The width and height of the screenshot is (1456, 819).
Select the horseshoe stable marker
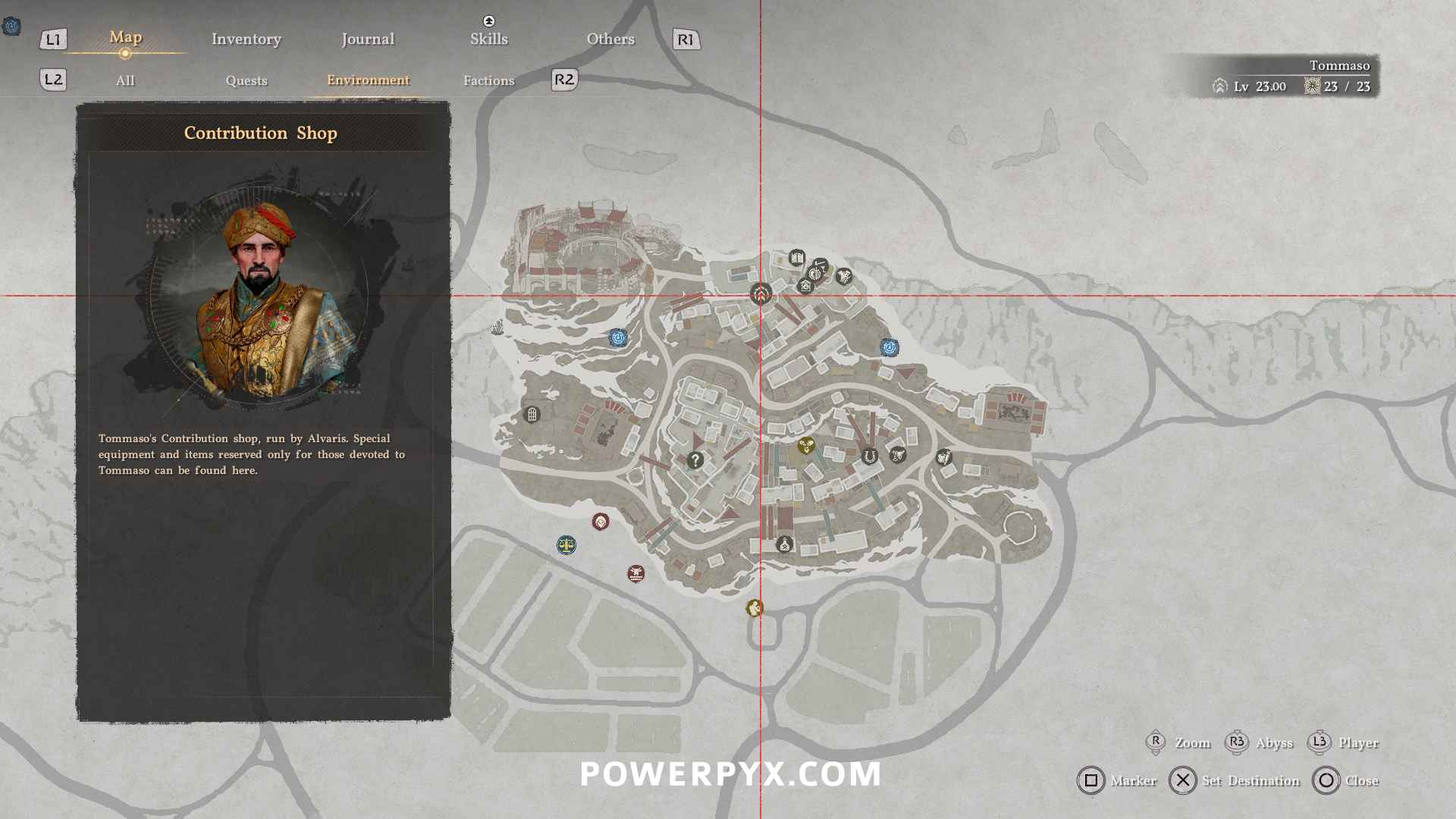[870, 457]
